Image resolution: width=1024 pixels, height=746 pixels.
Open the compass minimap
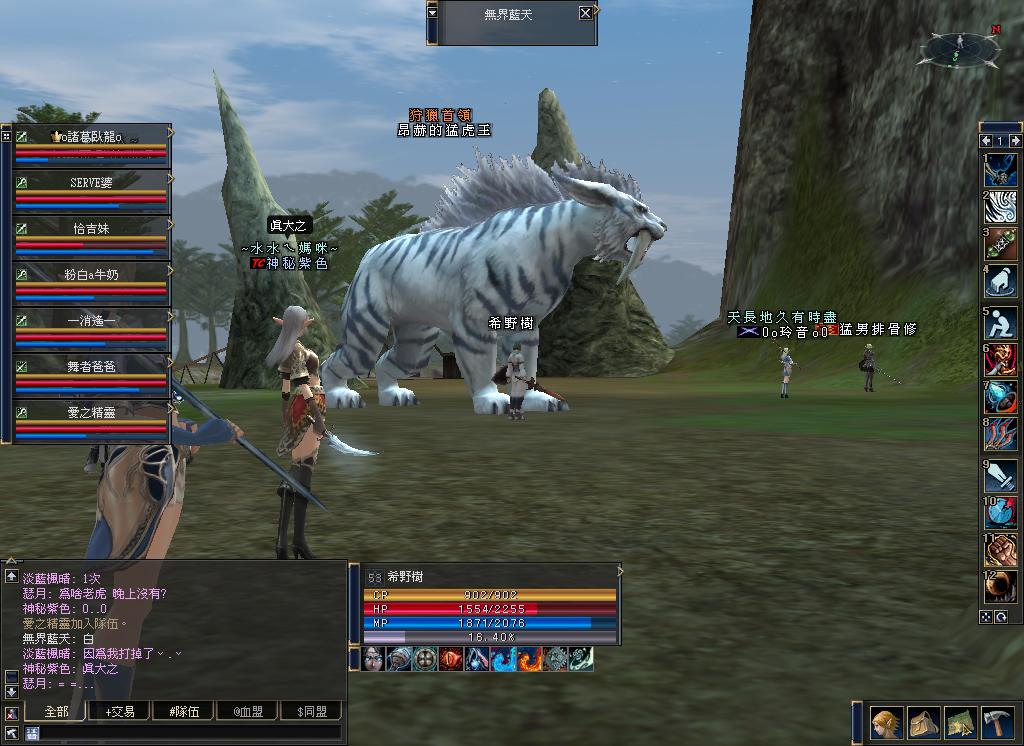click(x=959, y=47)
